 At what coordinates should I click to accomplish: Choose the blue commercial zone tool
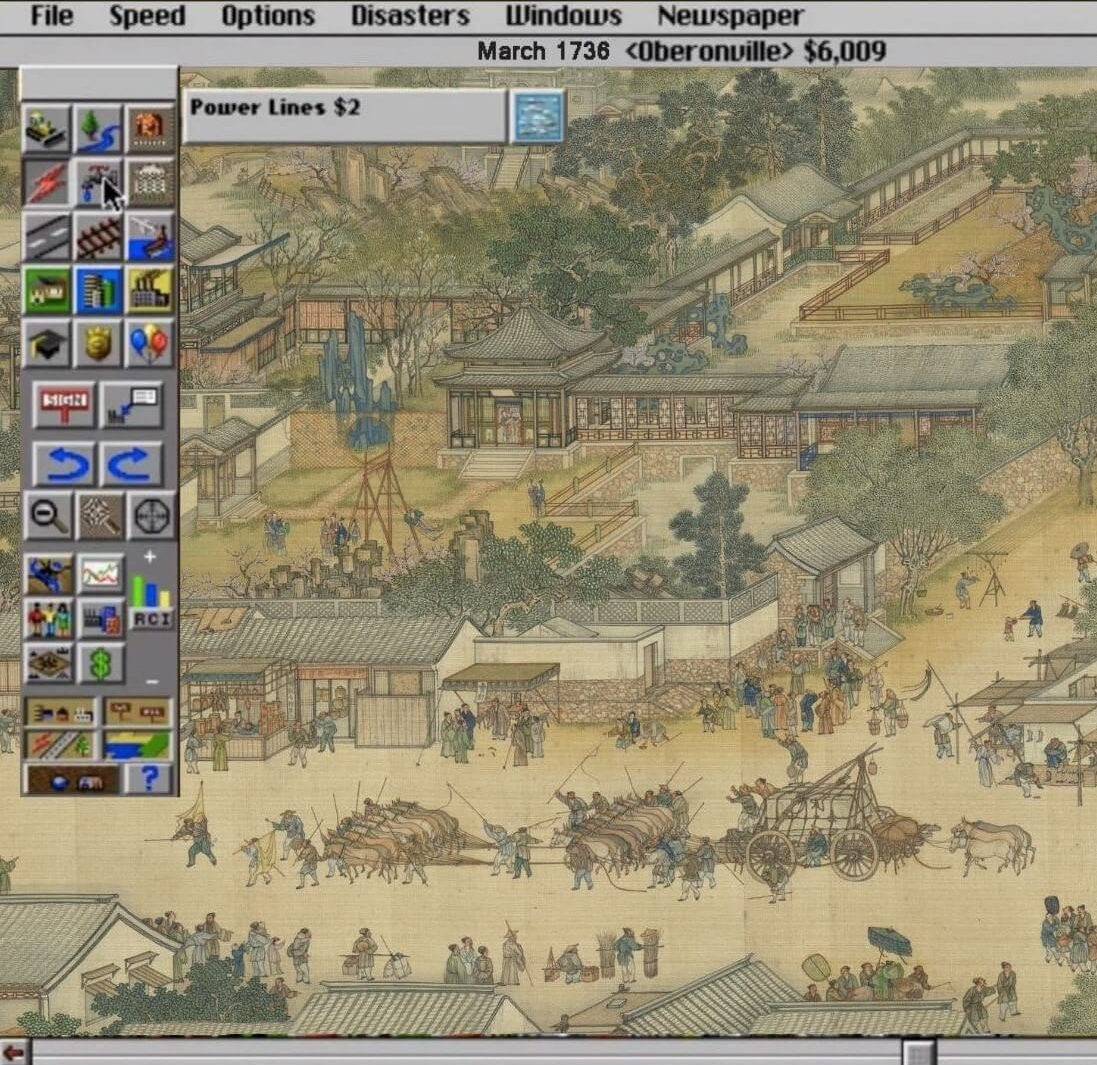99,291
